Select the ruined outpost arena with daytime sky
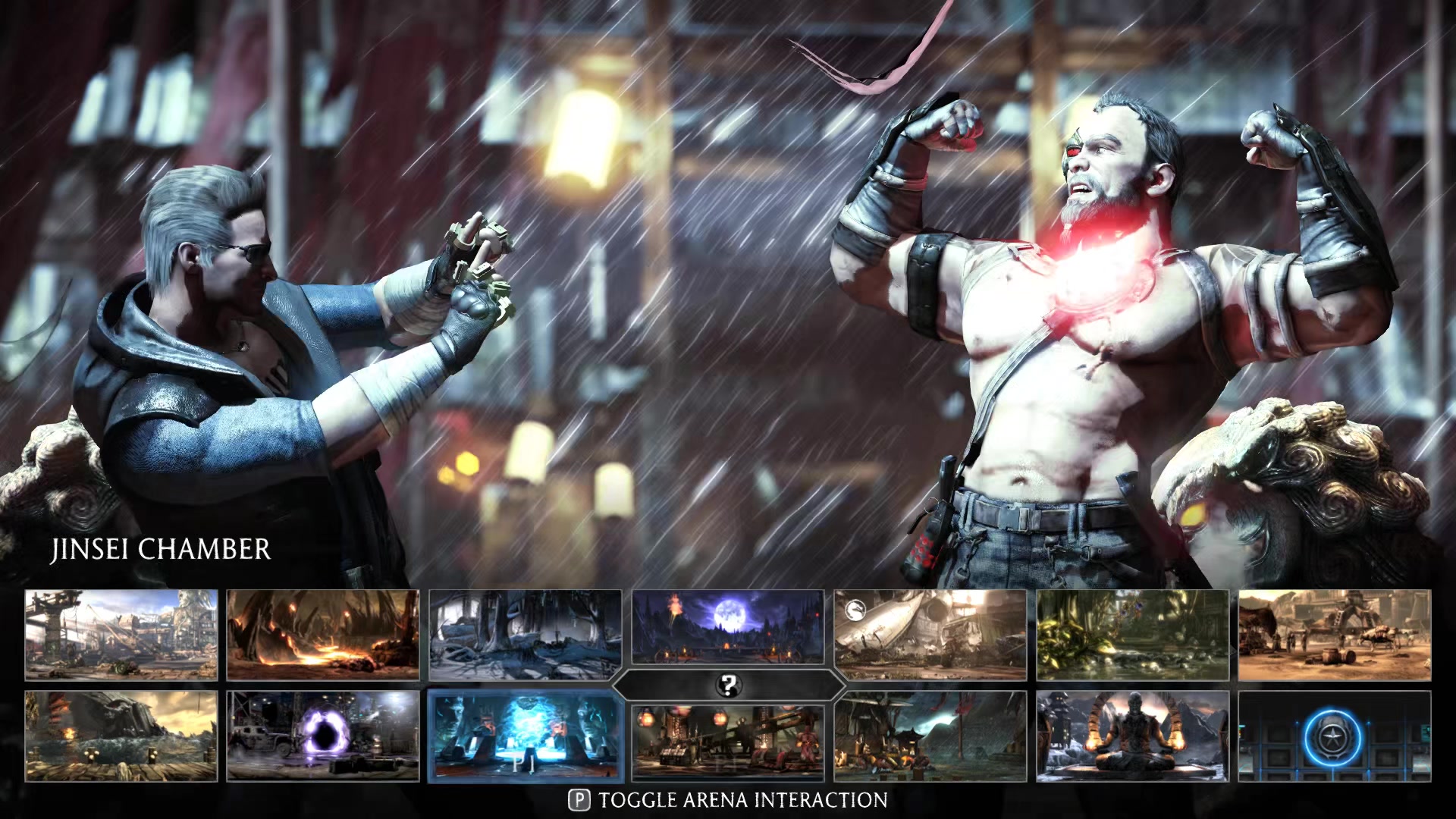This screenshot has width=1456, height=819. [x=121, y=635]
